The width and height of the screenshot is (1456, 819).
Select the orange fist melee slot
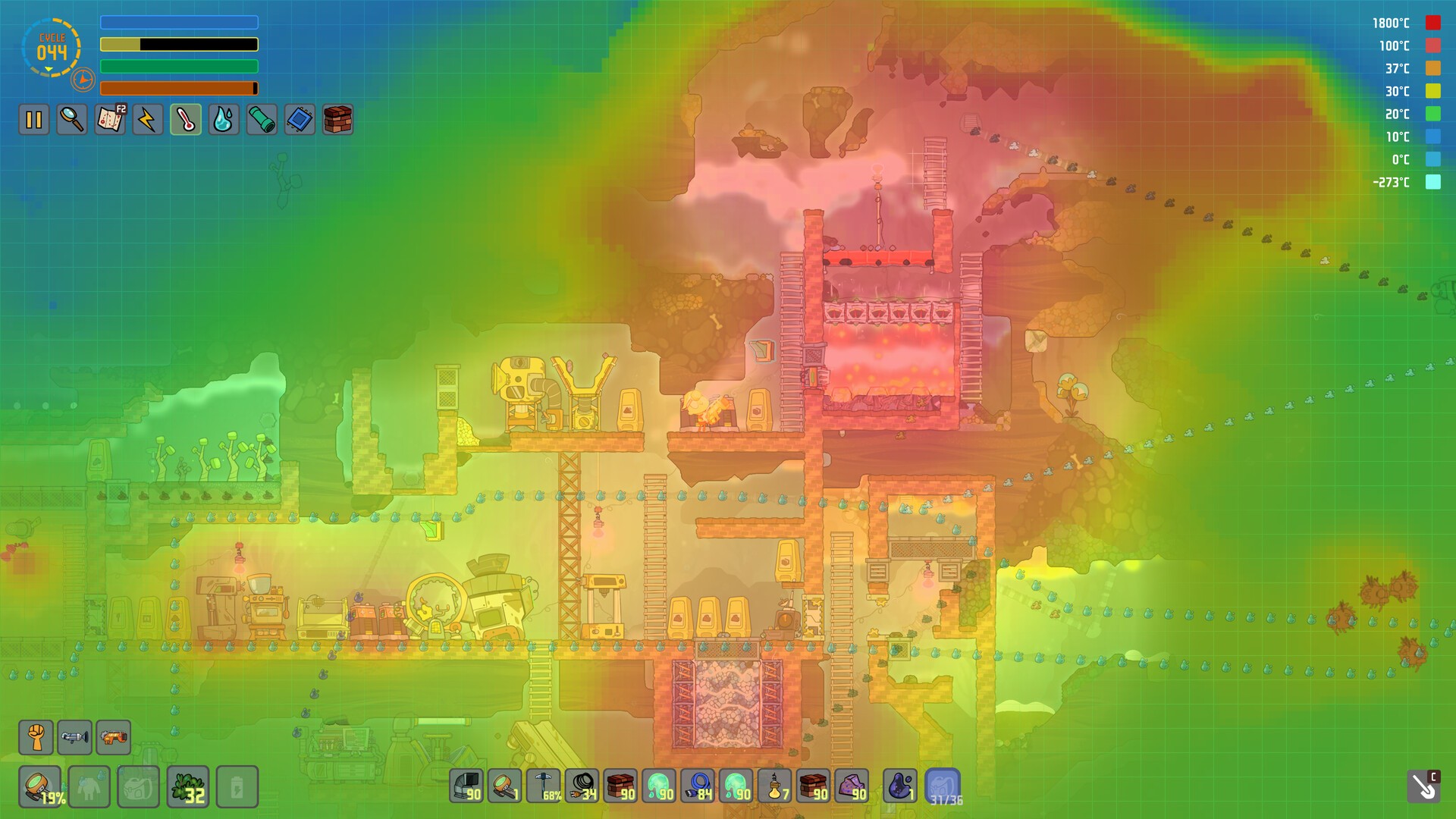(36, 737)
